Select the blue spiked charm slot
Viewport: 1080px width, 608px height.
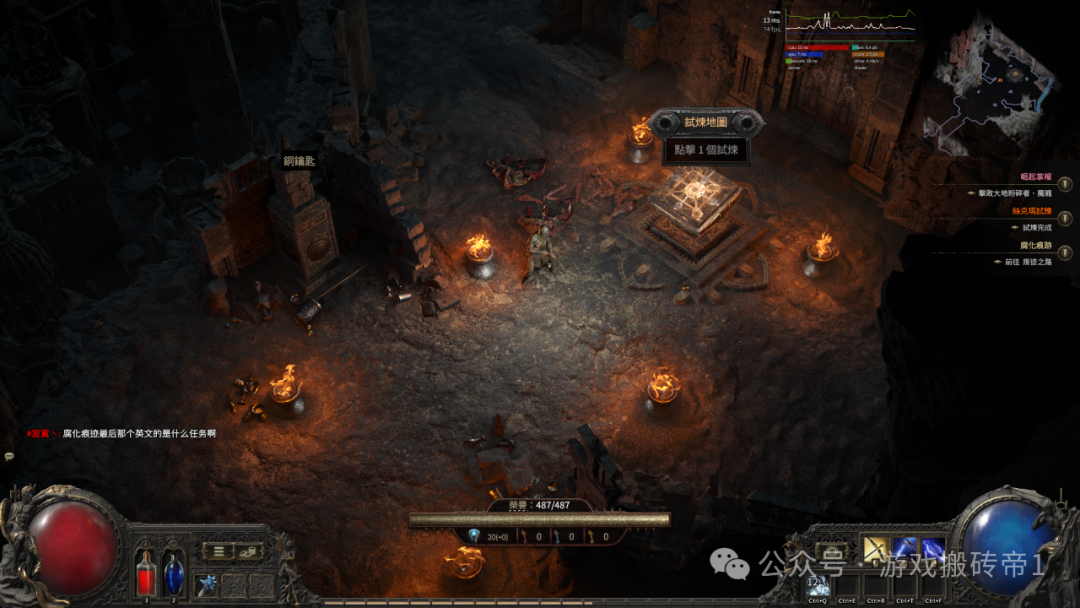tap(207, 584)
